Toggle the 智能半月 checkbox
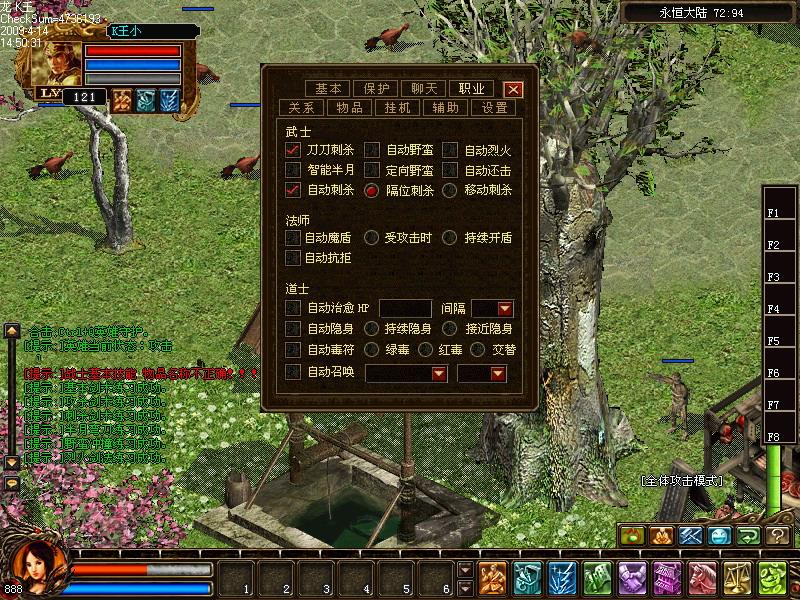Viewport: 800px width, 600px height. coord(293,170)
